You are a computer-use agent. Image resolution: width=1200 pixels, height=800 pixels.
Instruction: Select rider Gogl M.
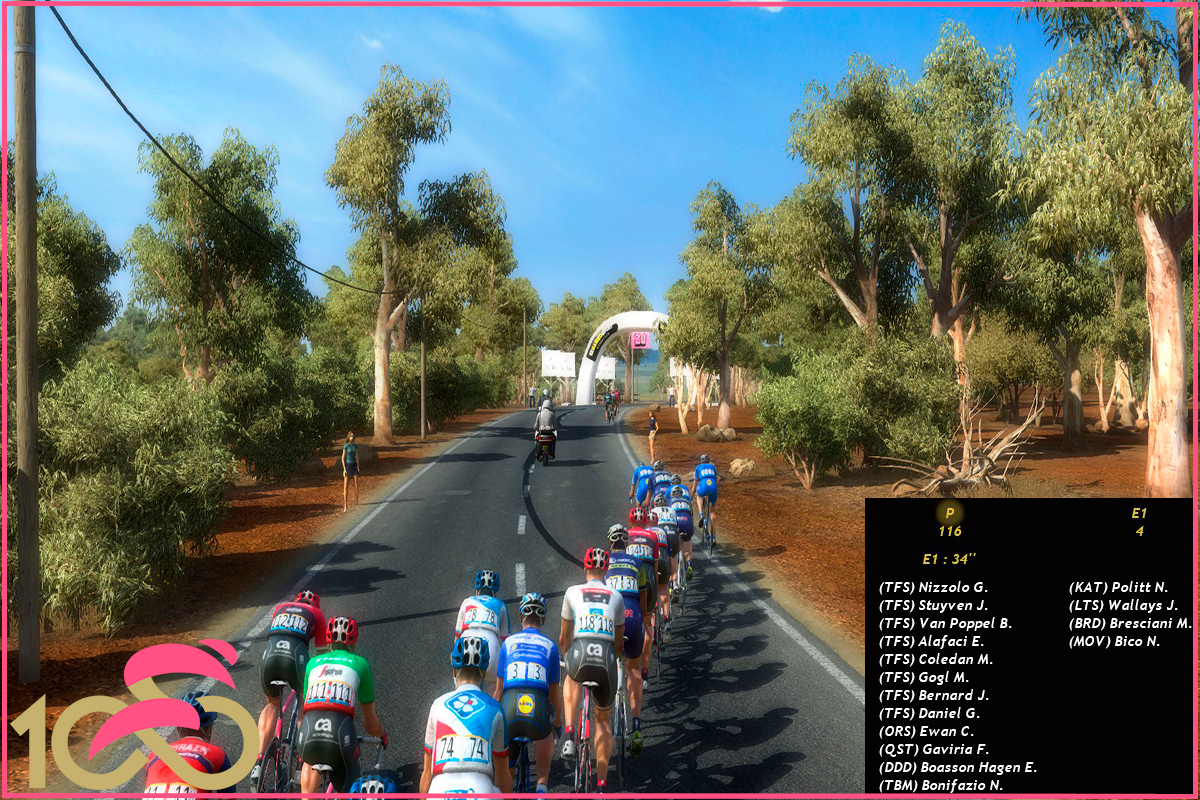click(x=924, y=678)
